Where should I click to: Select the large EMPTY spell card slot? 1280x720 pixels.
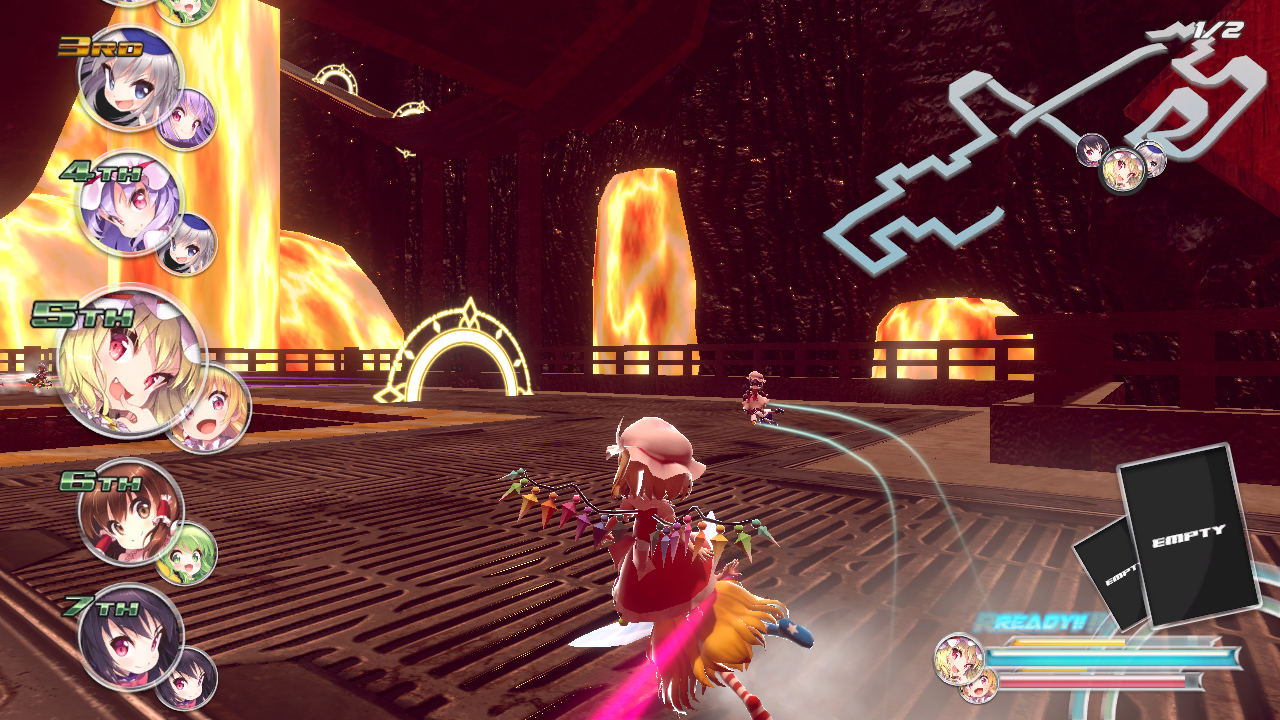click(1187, 534)
